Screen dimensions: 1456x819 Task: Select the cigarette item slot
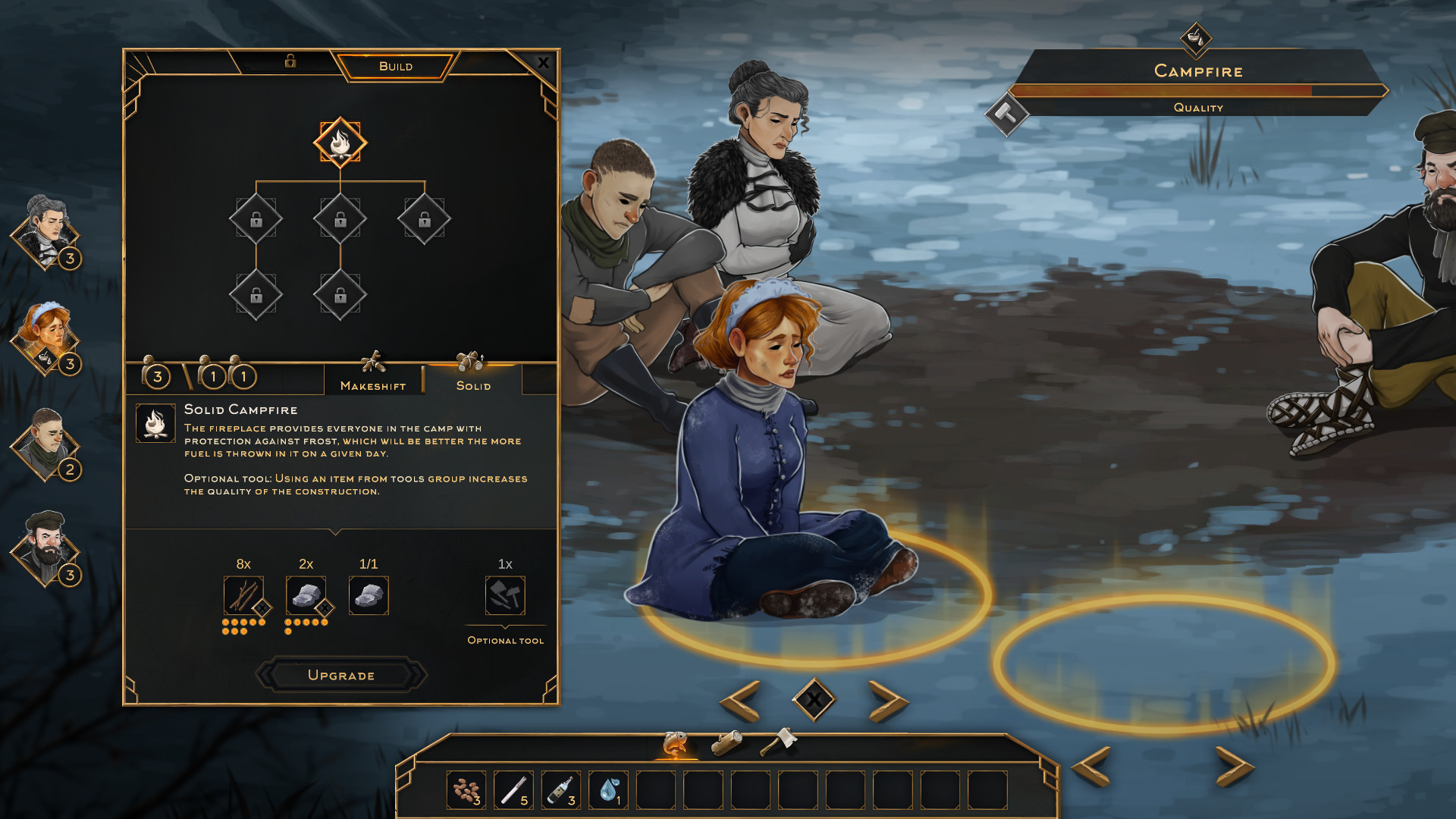point(513,790)
